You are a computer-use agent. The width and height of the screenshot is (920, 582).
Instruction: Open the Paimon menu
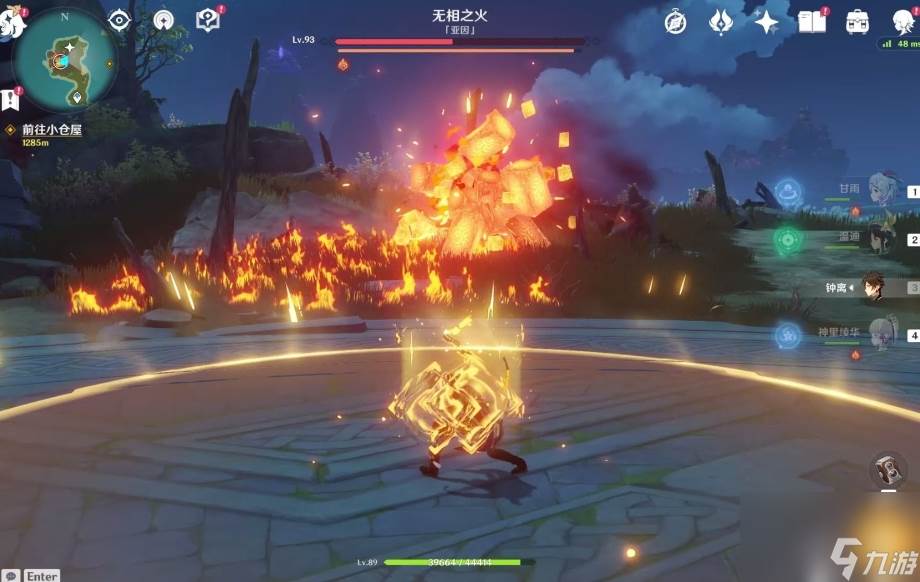(x=12, y=22)
